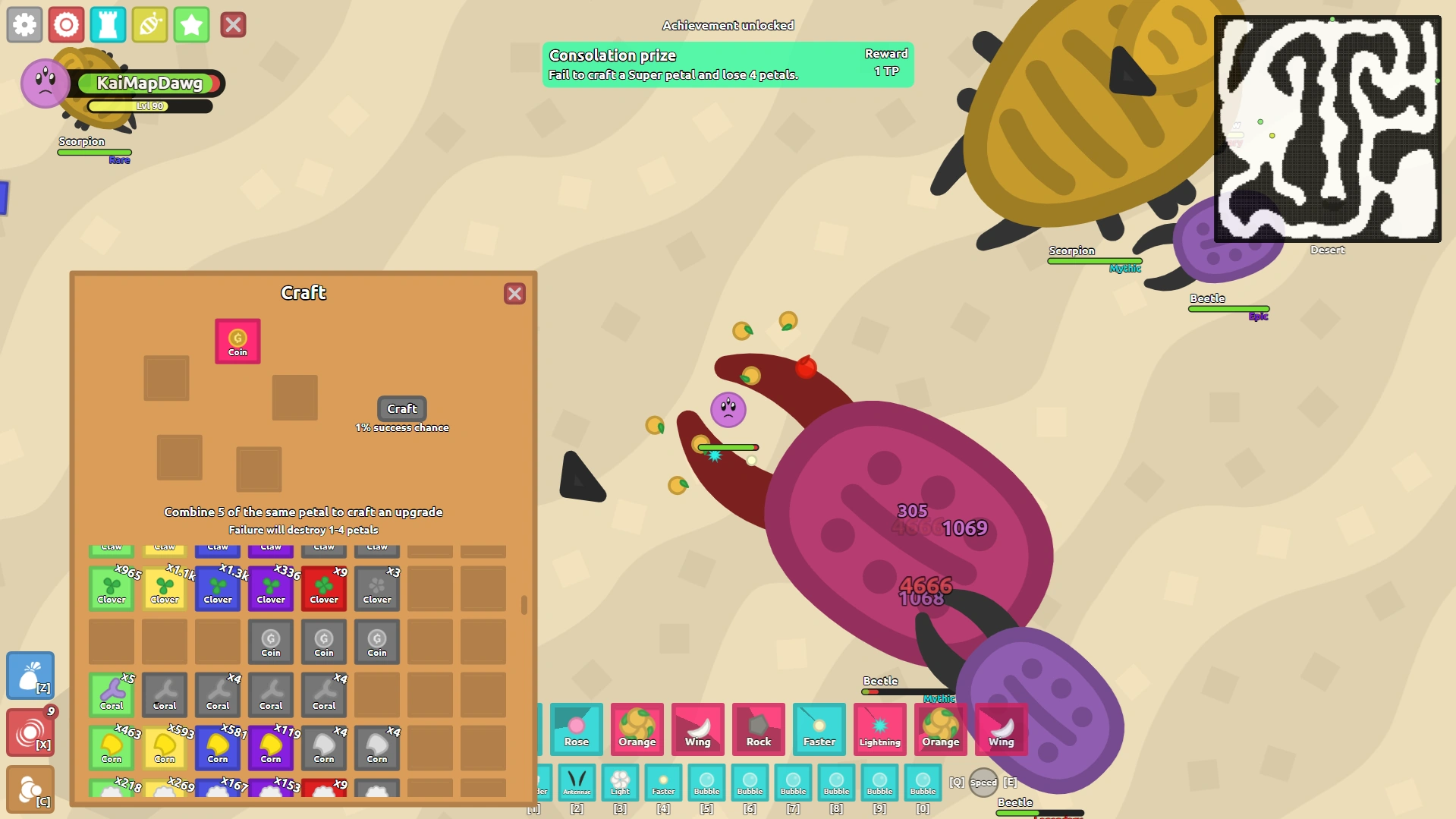Select the Bubble petal in slot 7
The width and height of the screenshot is (1456, 819).
793,783
